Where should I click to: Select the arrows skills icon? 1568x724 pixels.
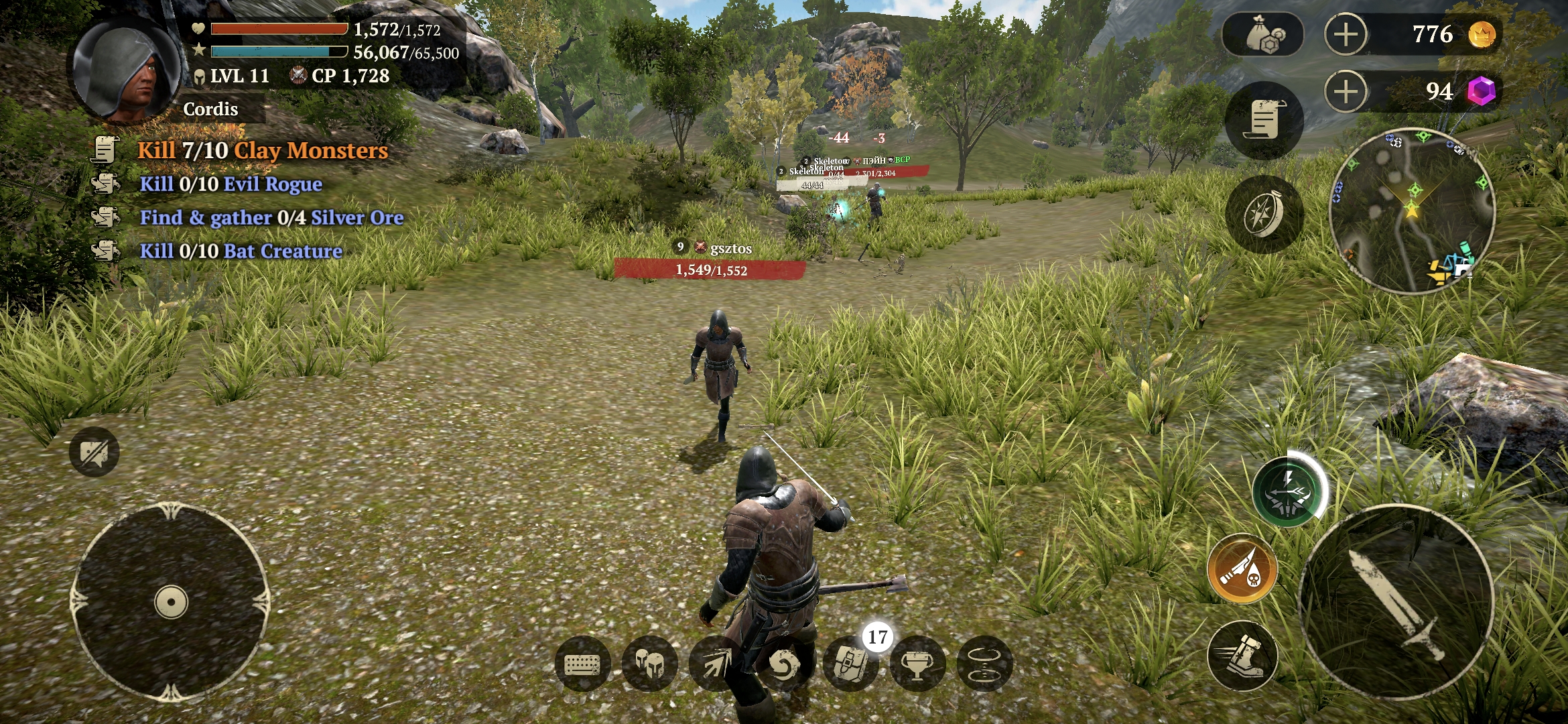pos(716,664)
